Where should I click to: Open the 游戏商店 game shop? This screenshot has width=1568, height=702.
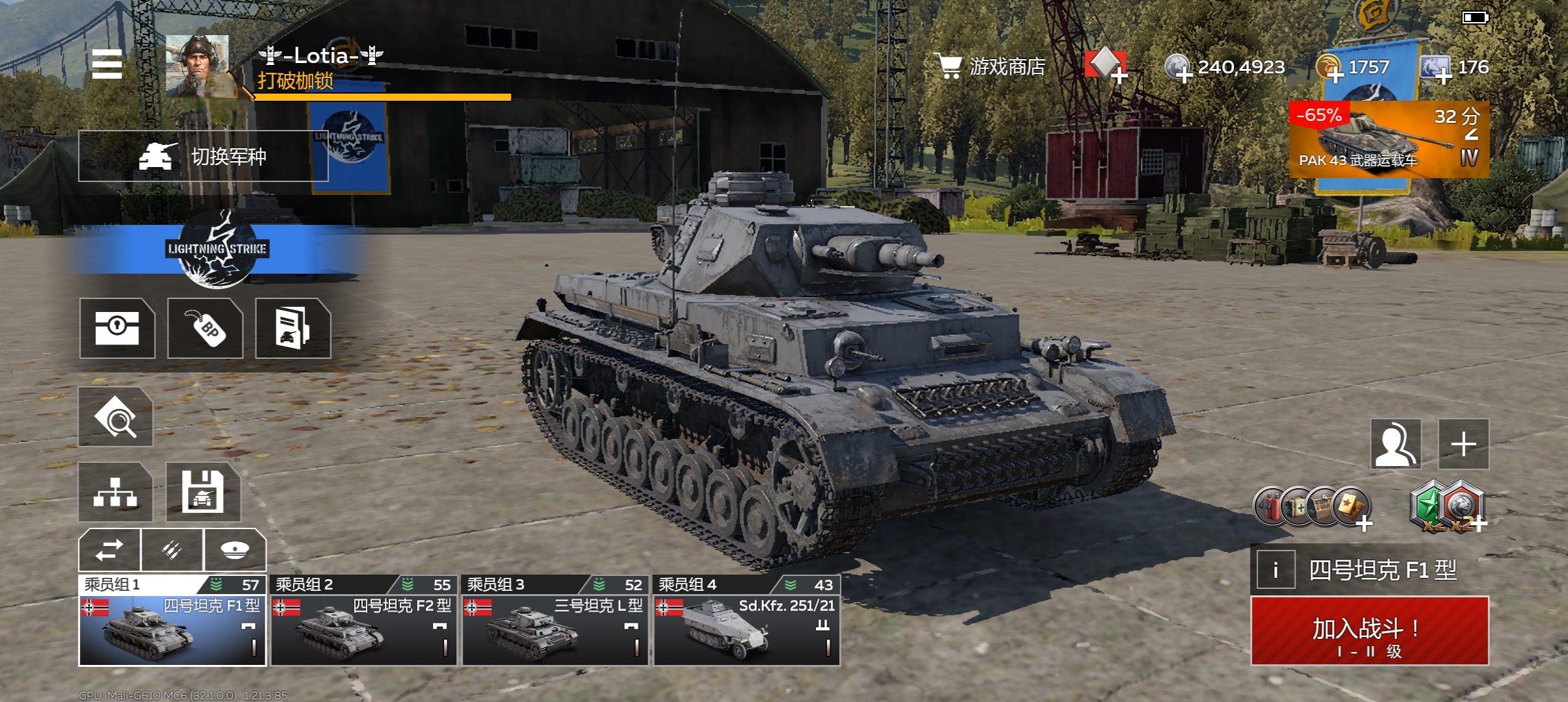990,66
